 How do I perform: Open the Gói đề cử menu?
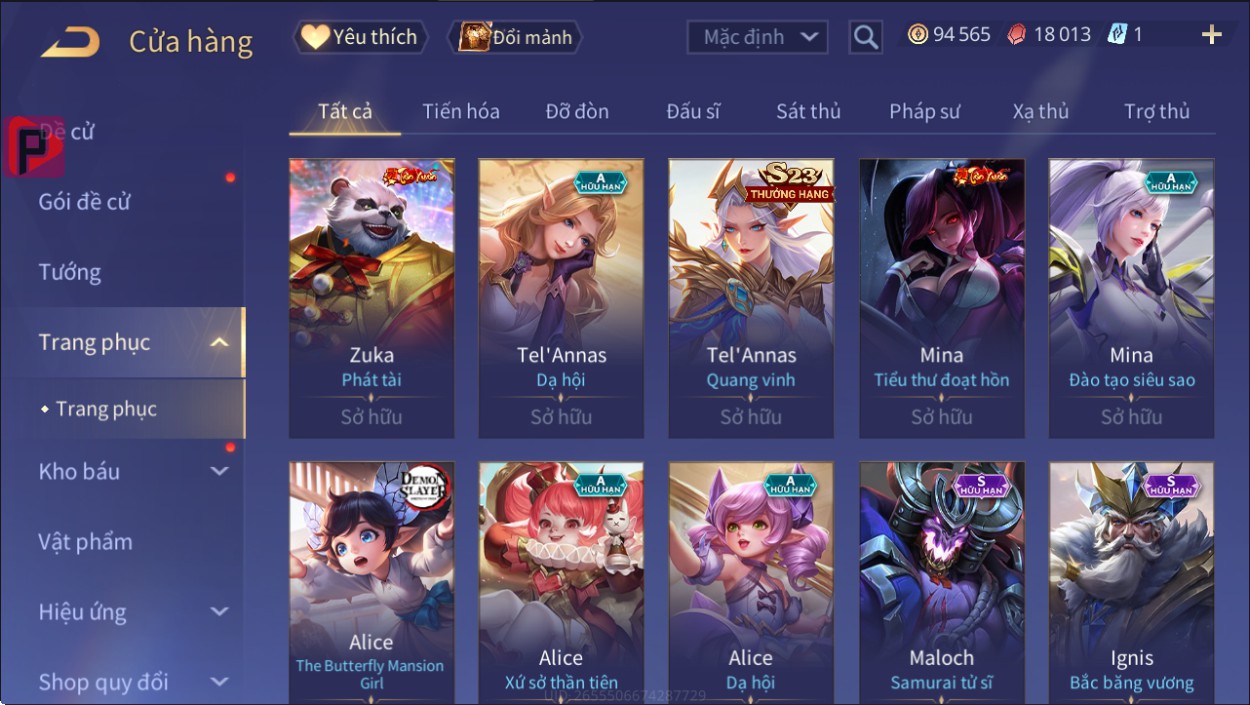coord(85,202)
